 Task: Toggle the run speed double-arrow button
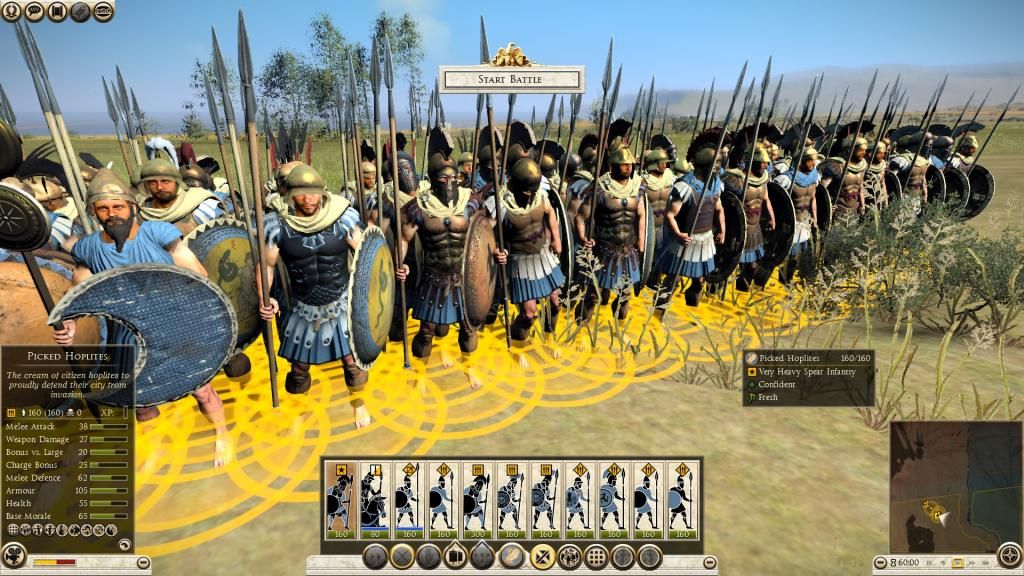coord(375,557)
